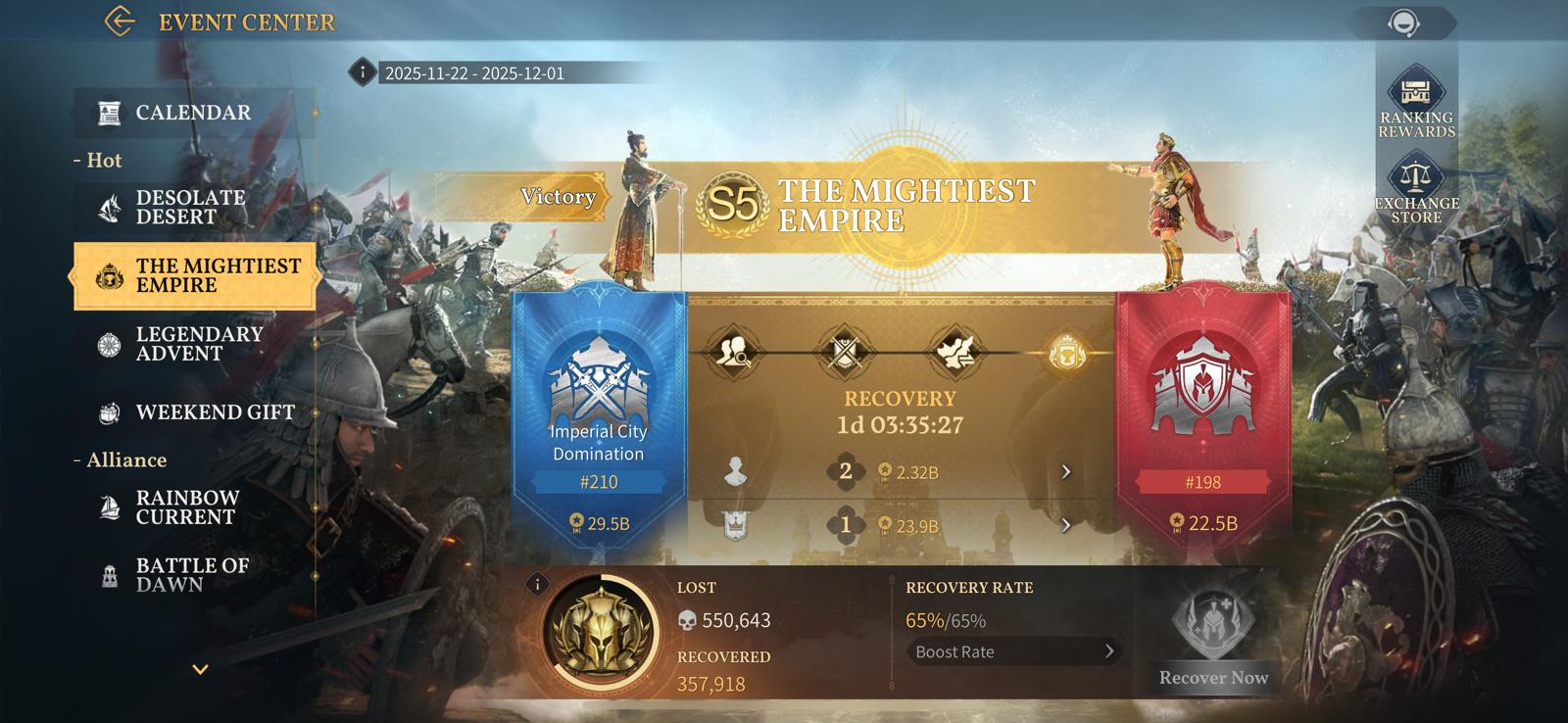Screen dimensions: 1568x723
Task: Switch to the Battle of Dawn event
Action: pos(191,575)
